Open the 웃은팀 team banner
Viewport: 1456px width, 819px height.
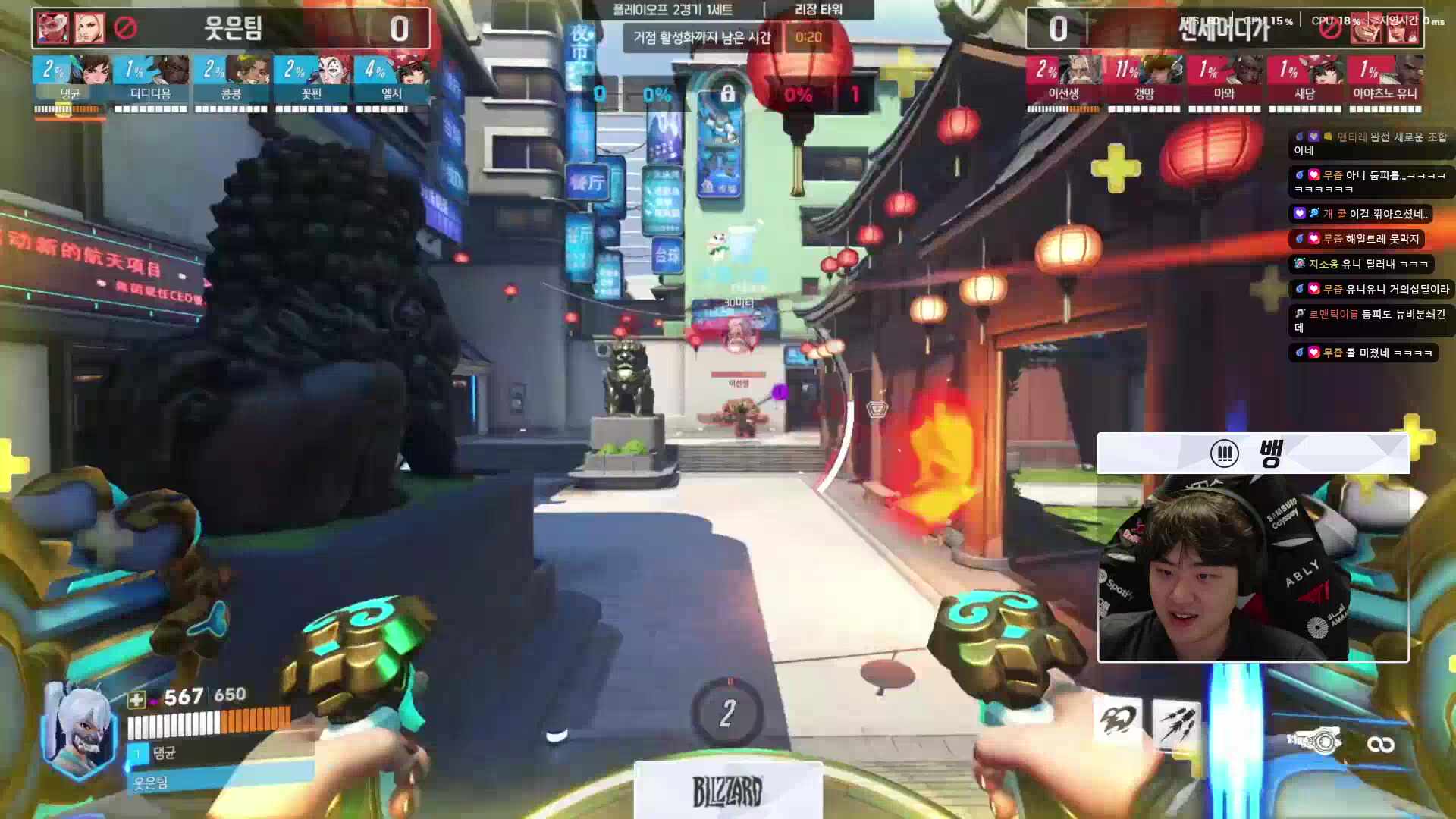click(231, 29)
